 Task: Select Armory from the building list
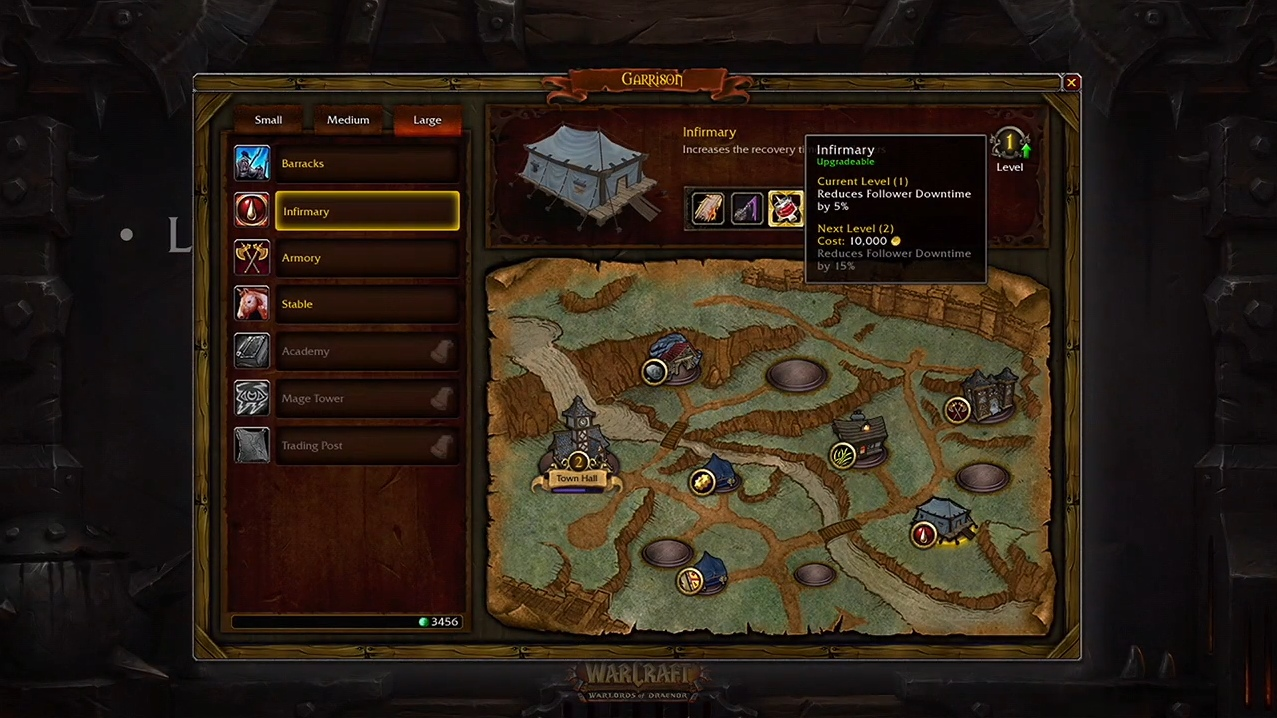[x=366, y=258]
